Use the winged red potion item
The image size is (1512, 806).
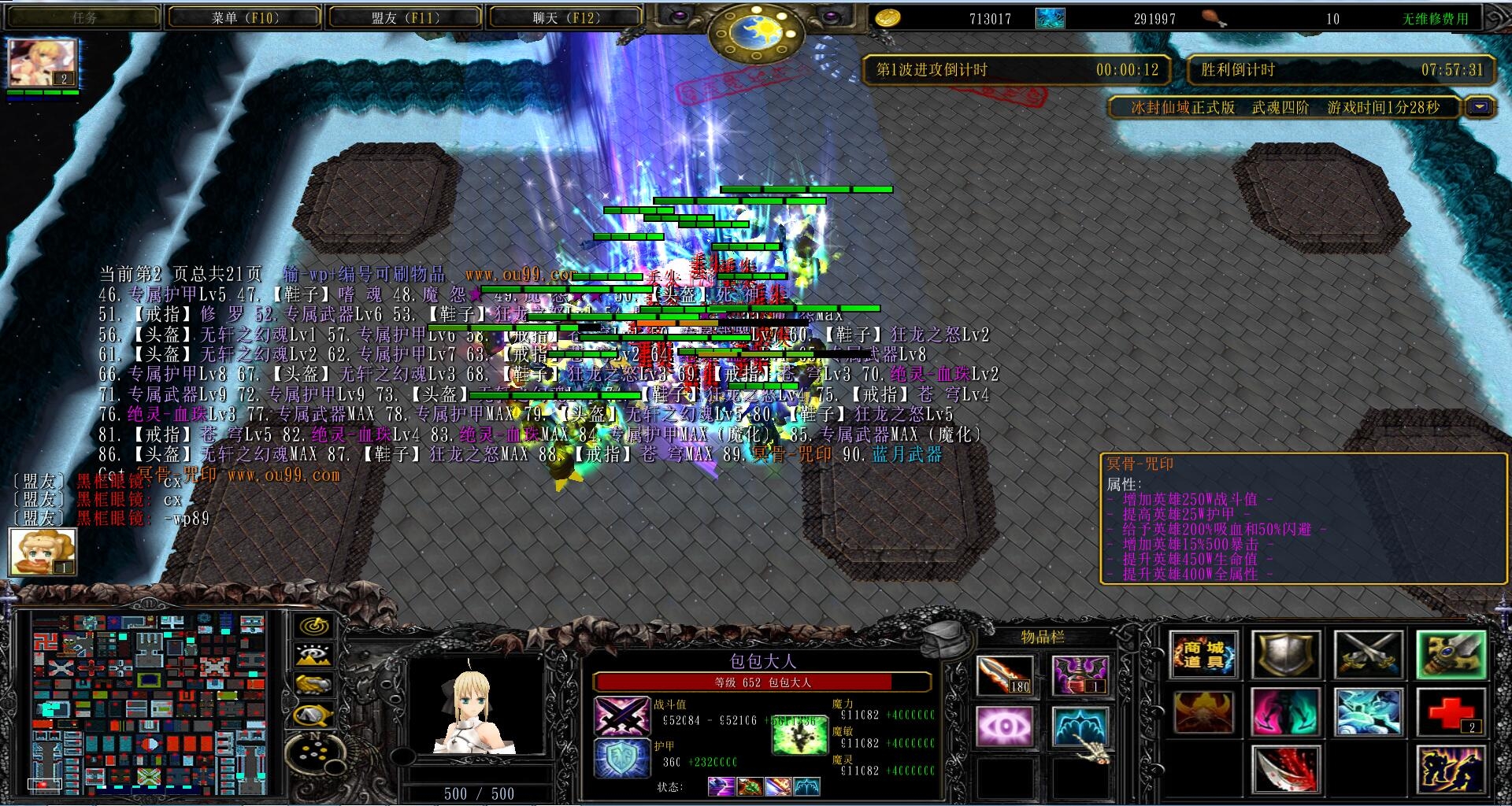(x=1080, y=675)
